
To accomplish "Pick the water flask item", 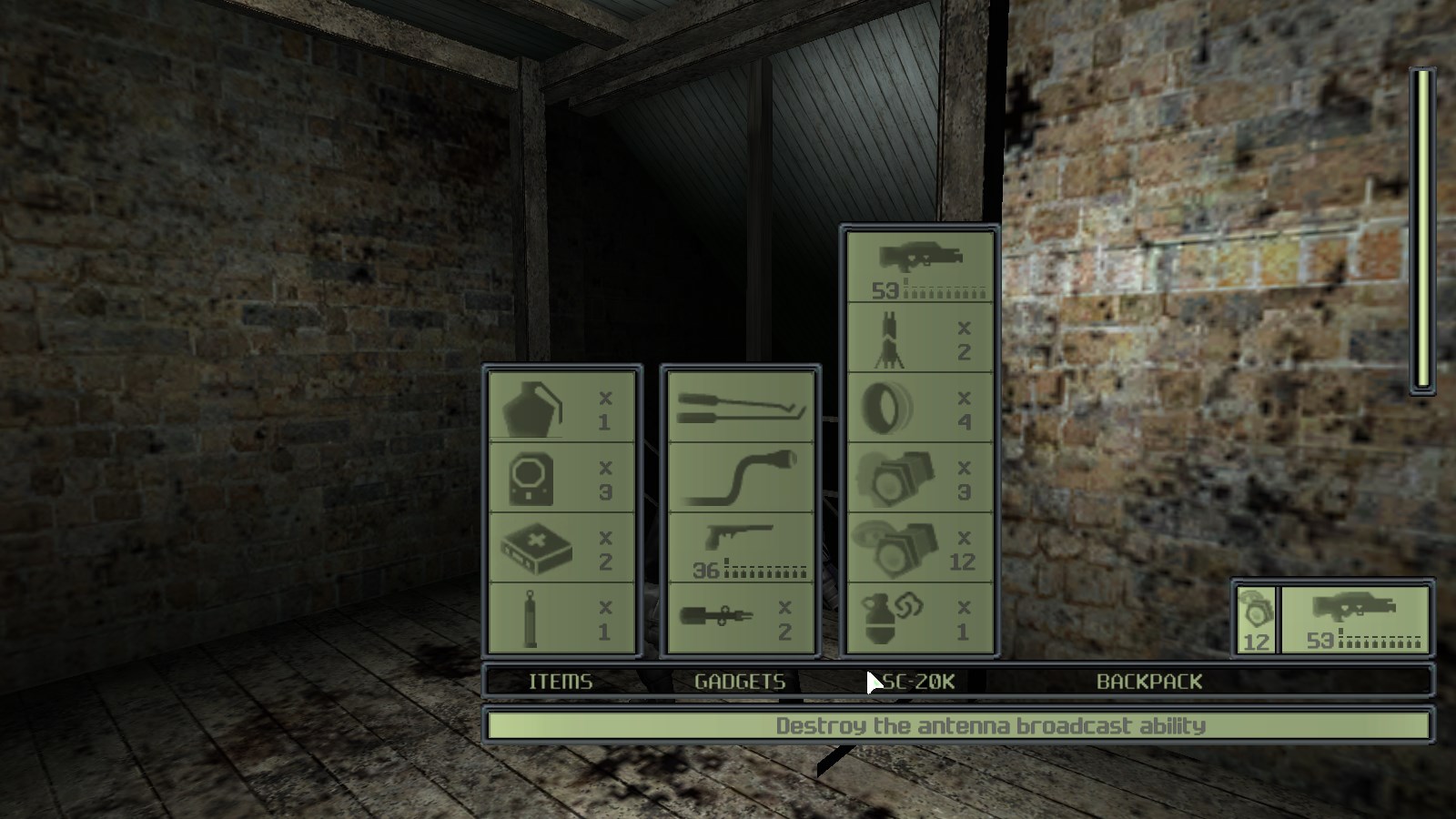I will (561, 407).
